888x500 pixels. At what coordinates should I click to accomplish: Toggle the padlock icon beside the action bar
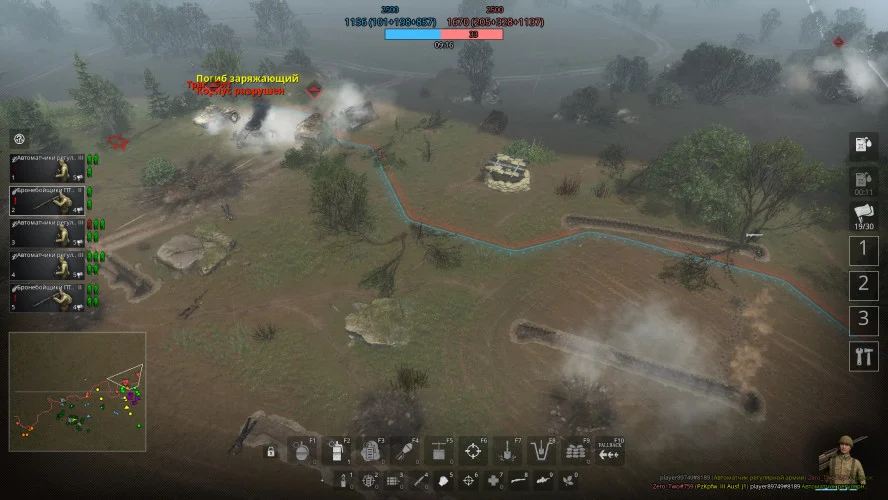pos(270,452)
